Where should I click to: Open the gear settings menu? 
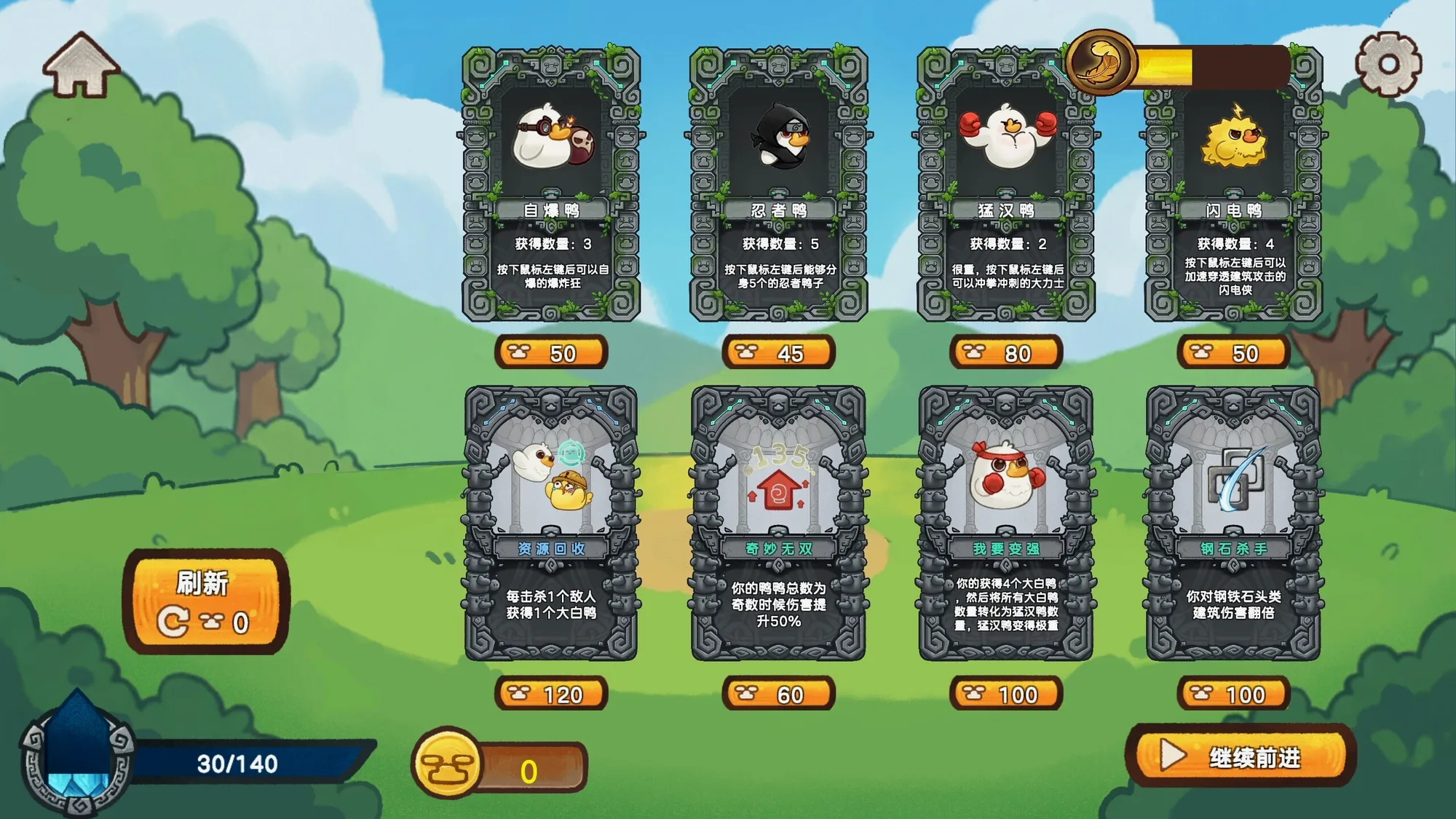(1388, 64)
